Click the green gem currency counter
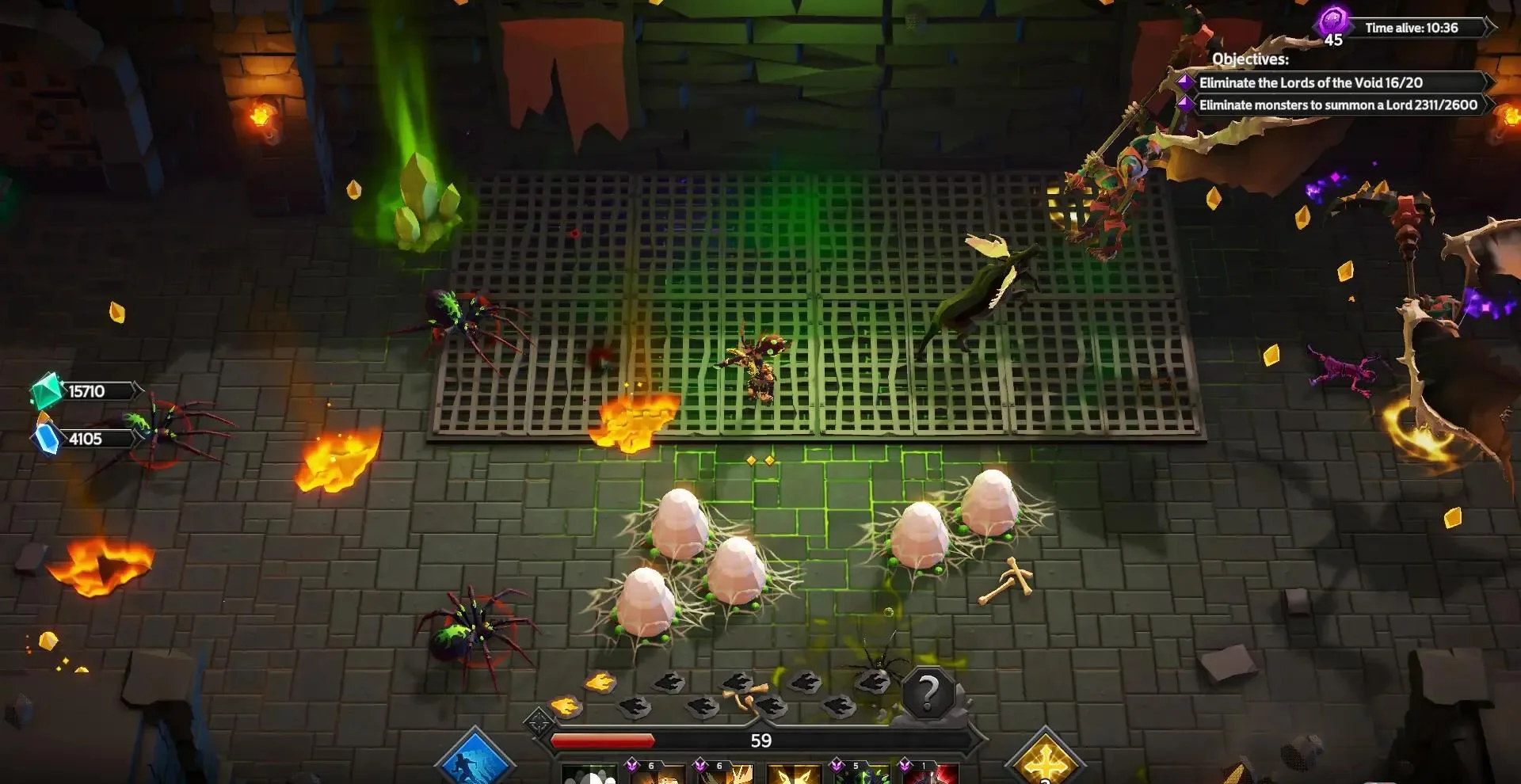Viewport: 1521px width, 784px height. (x=86, y=391)
